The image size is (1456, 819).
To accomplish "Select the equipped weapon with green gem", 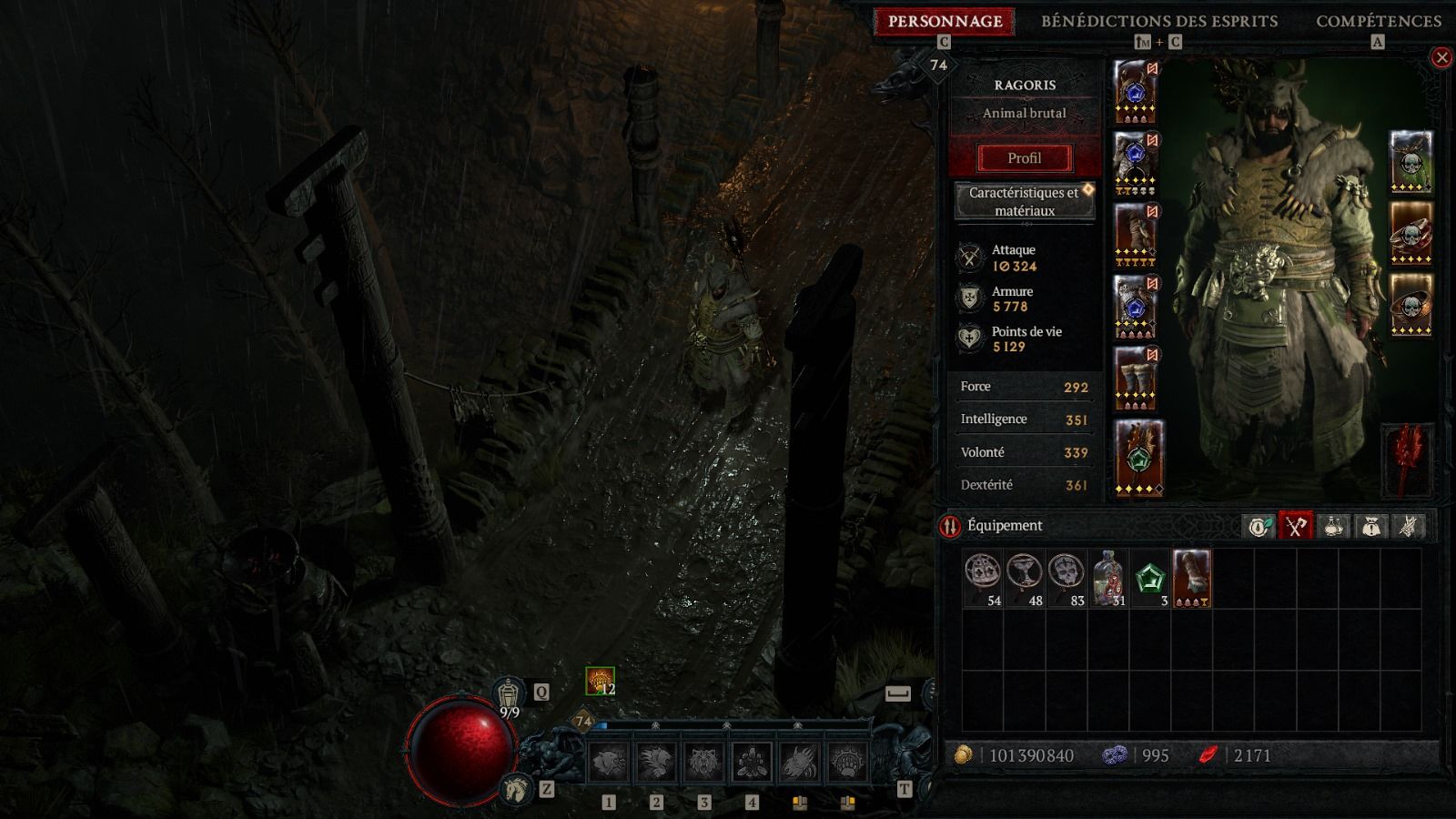I will pyautogui.click(x=1138, y=458).
